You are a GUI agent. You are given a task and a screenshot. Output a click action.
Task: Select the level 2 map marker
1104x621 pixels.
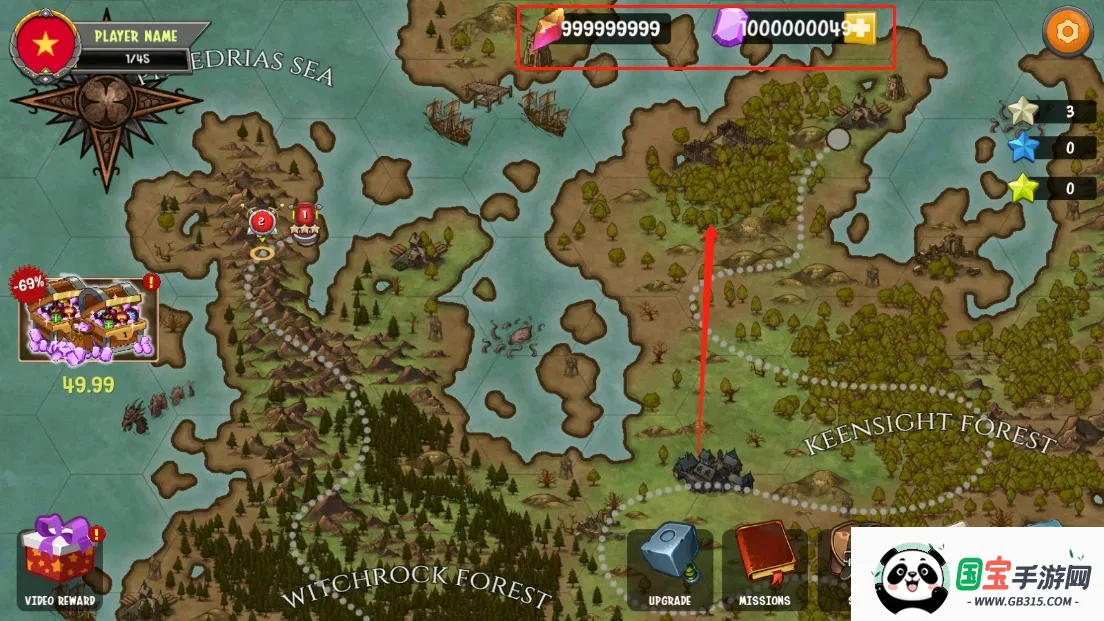tap(262, 223)
